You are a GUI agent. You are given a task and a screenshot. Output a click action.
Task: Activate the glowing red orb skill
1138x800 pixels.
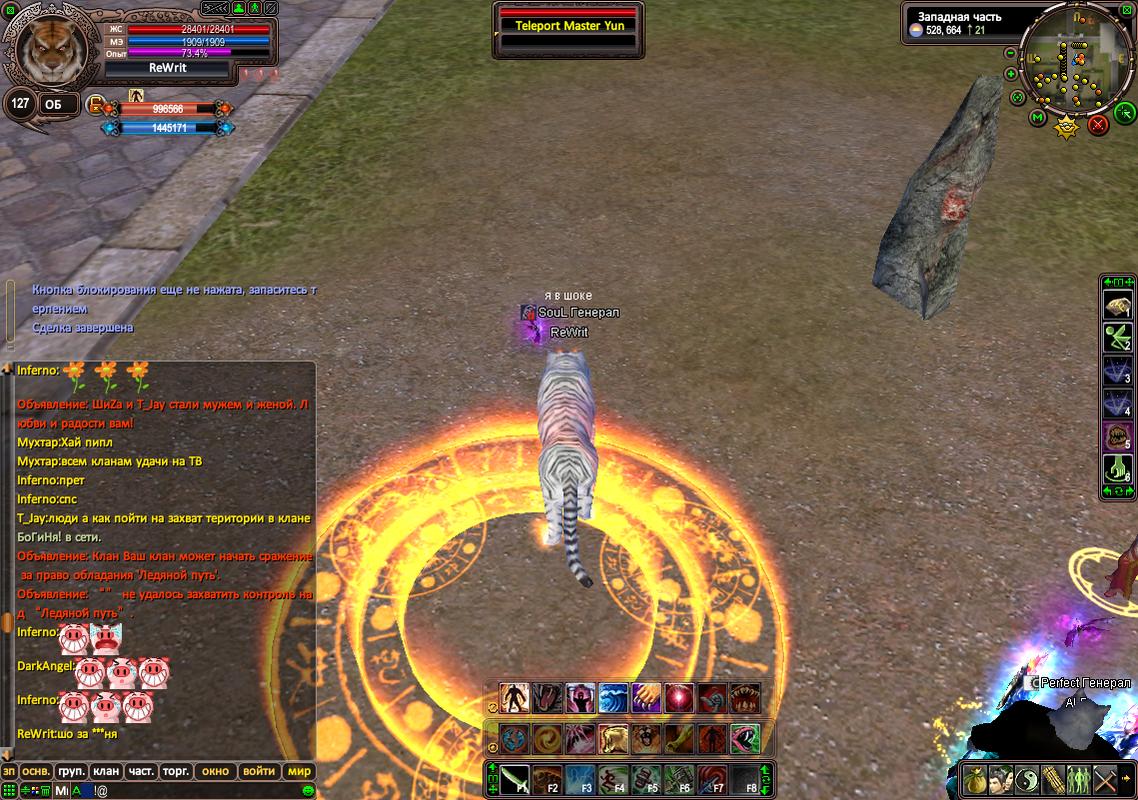tap(679, 697)
